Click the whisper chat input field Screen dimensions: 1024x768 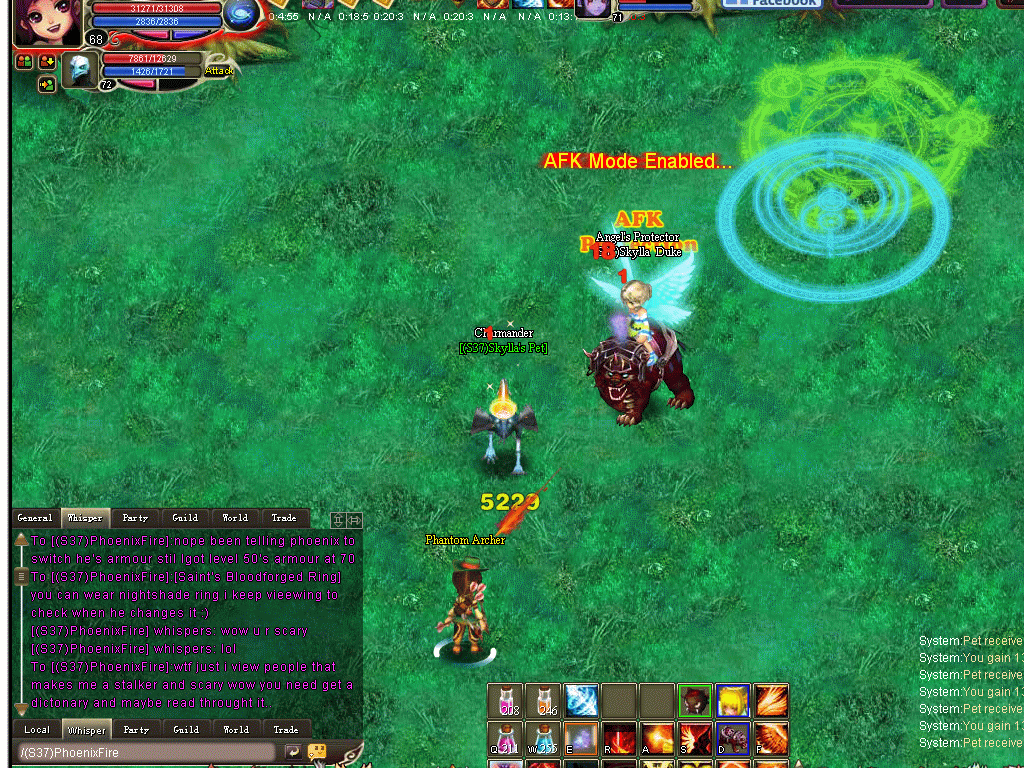point(147,752)
